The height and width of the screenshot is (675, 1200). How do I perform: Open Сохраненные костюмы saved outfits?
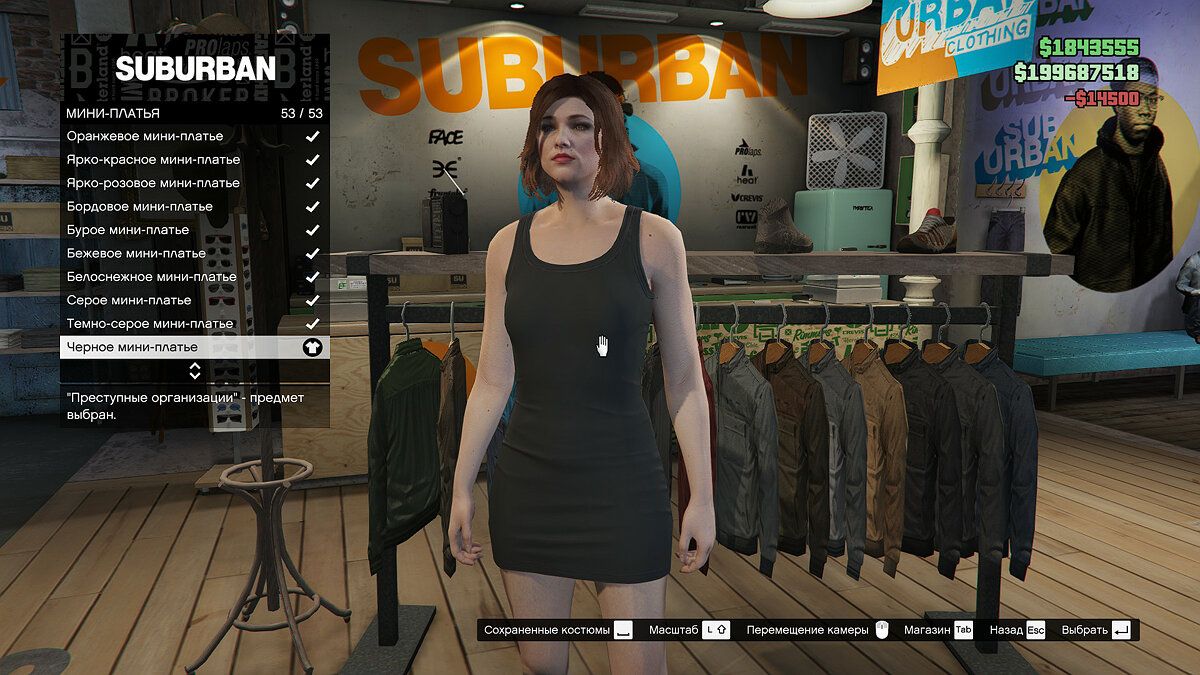pos(558,630)
